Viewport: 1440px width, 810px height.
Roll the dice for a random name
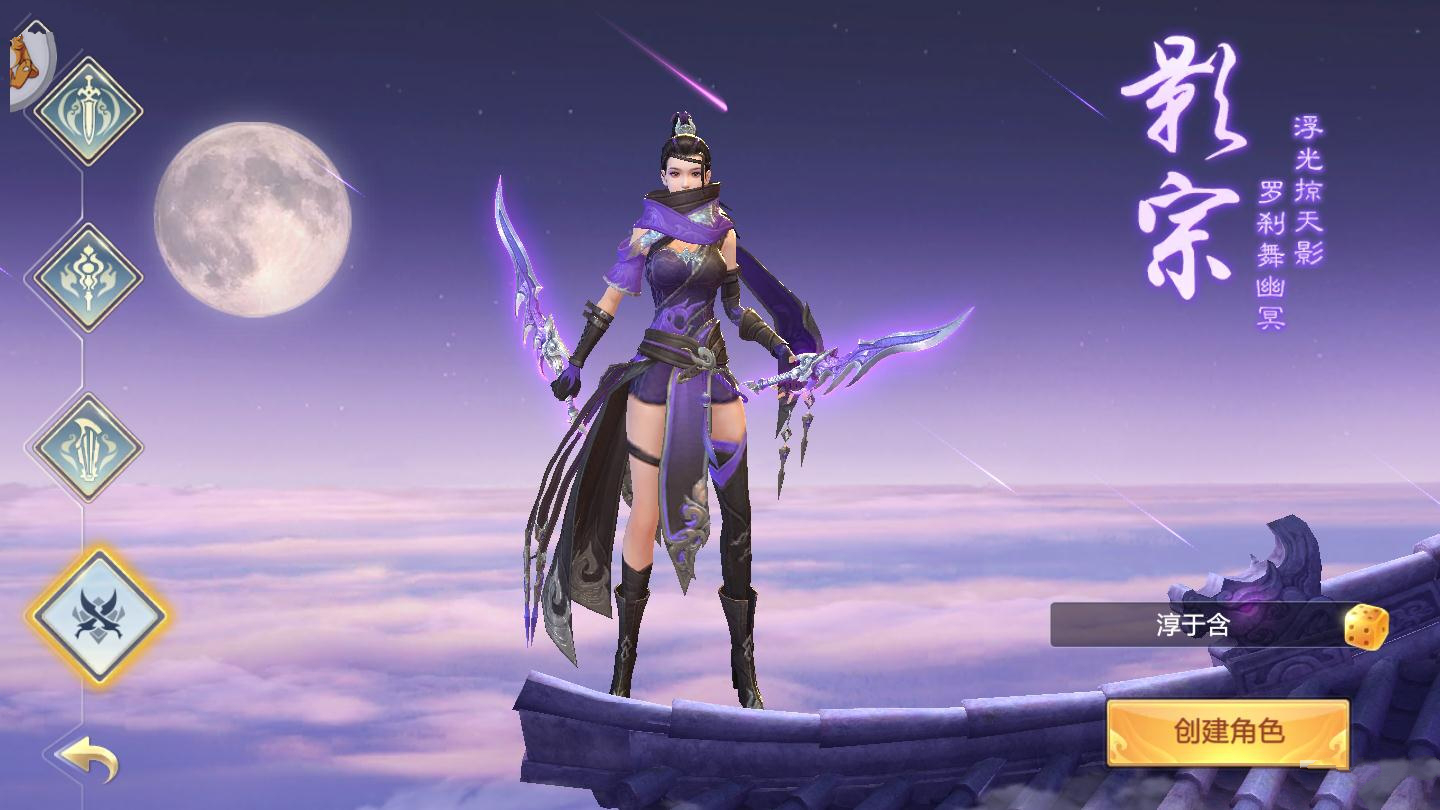tap(1365, 627)
